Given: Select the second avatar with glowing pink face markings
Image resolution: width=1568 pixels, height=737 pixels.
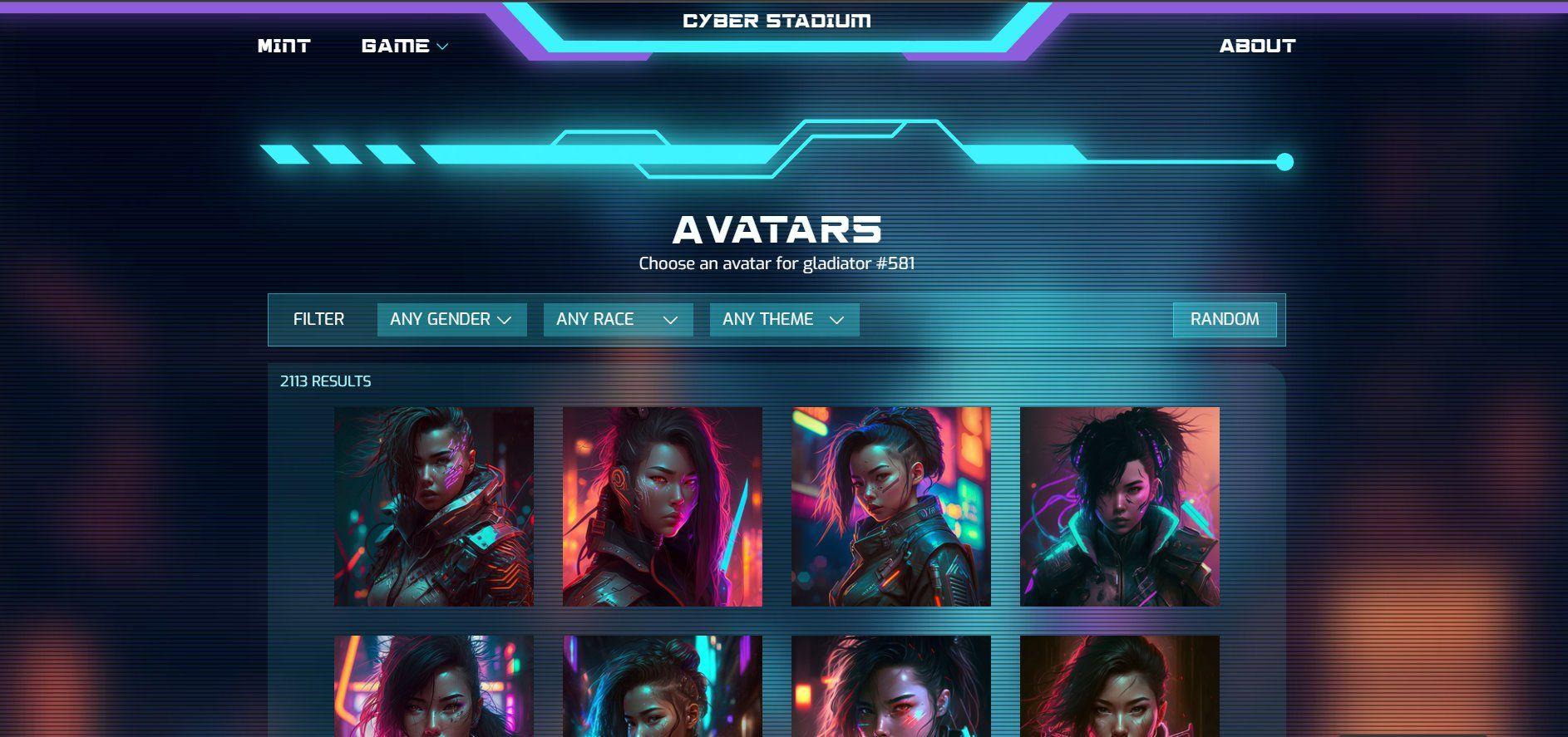Looking at the screenshot, I should [x=661, y=508].
